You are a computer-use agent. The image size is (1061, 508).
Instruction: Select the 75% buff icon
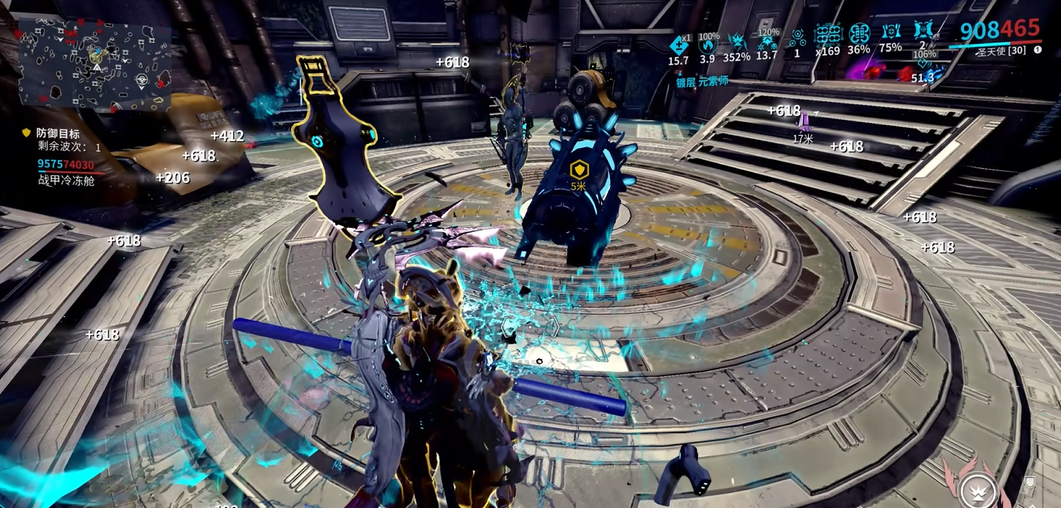(890, 34)
